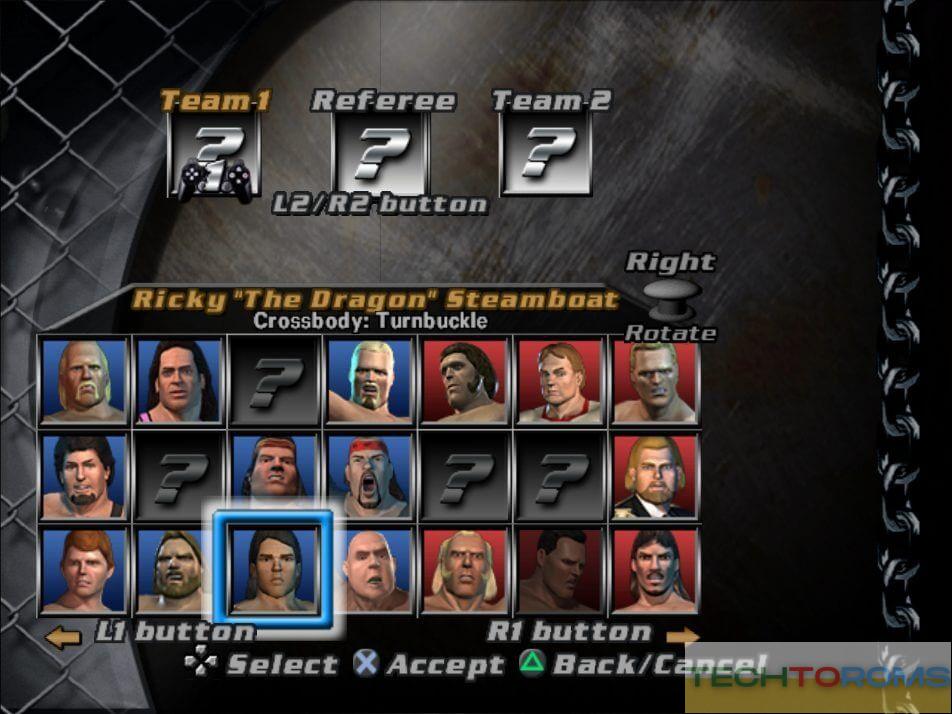Pick the bald wrestler with blond horseshoe mustache

pyautogui.click(x=85, y=381)
